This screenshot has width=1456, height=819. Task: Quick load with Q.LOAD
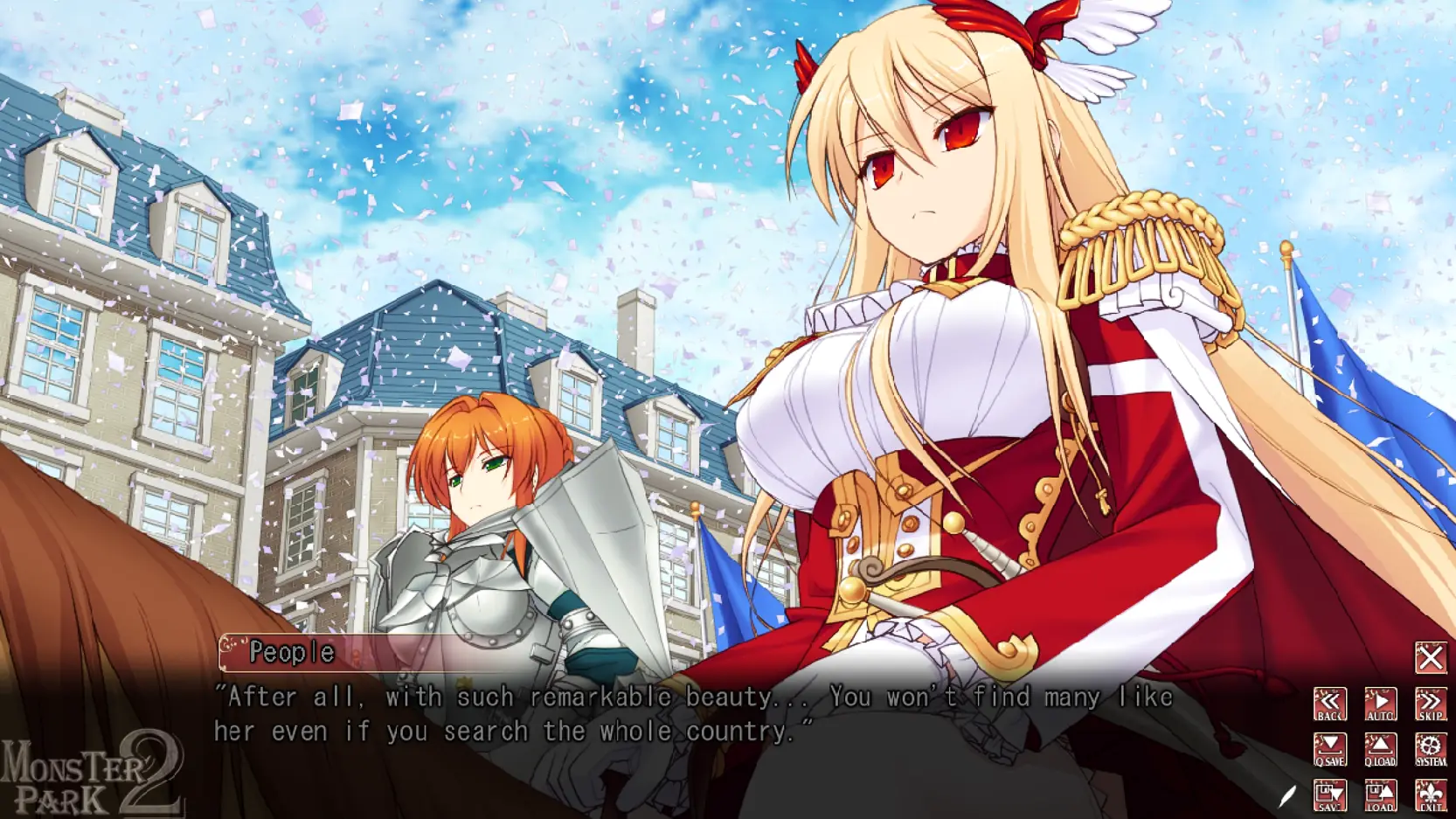point(1380,750)
